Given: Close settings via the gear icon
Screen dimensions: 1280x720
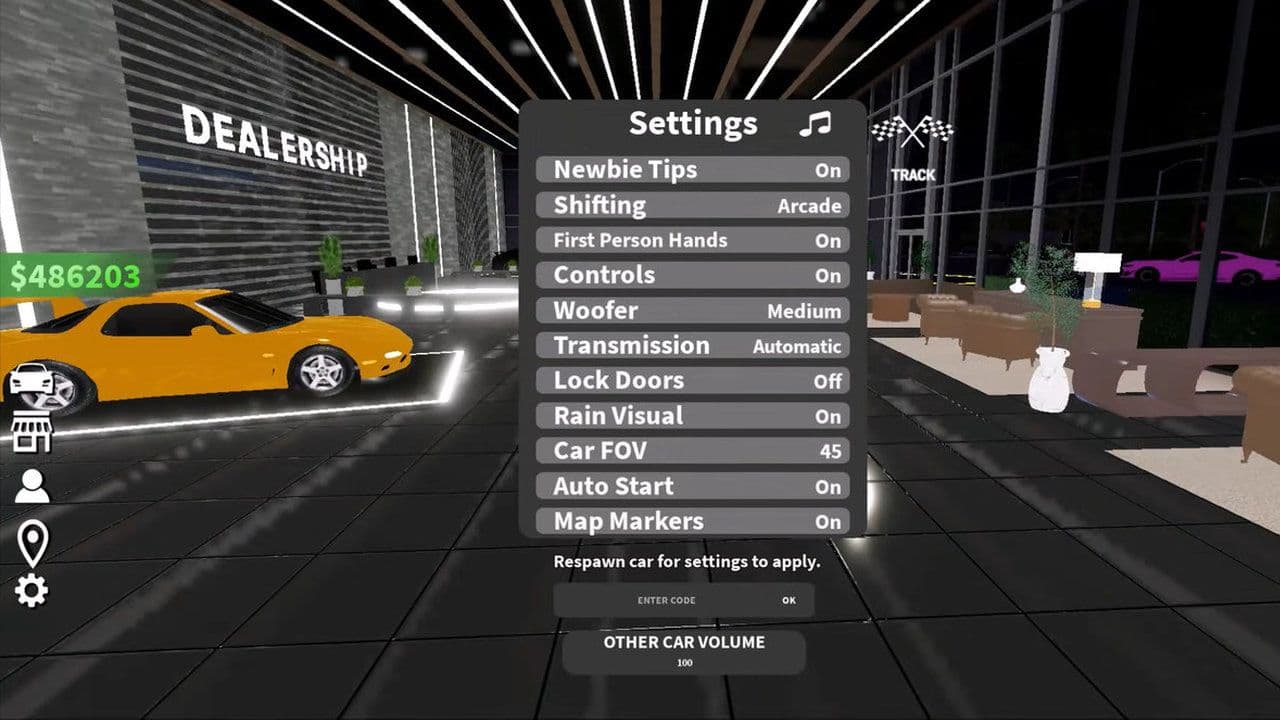Looking at the screenshot, I should (x=31, y=591).
